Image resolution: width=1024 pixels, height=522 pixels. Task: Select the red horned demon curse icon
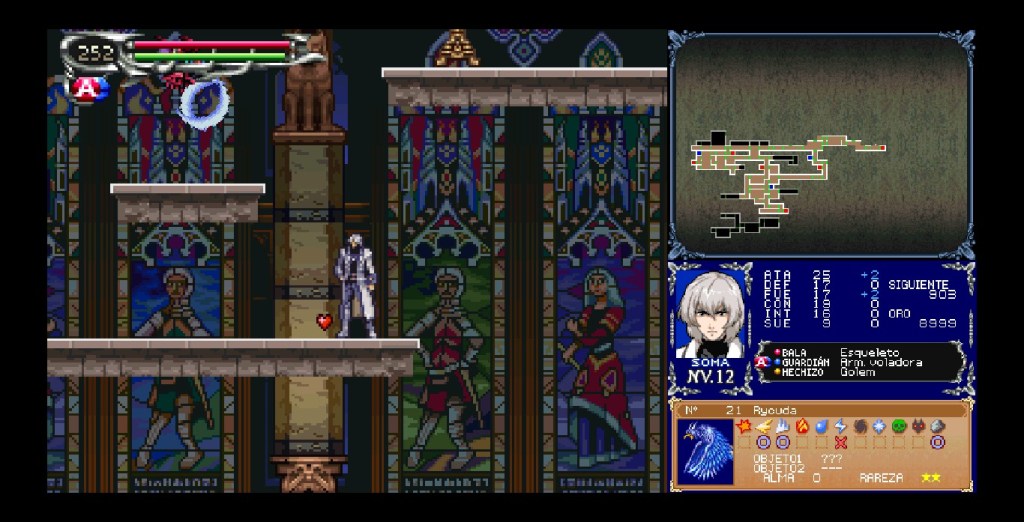coord(917,426)
